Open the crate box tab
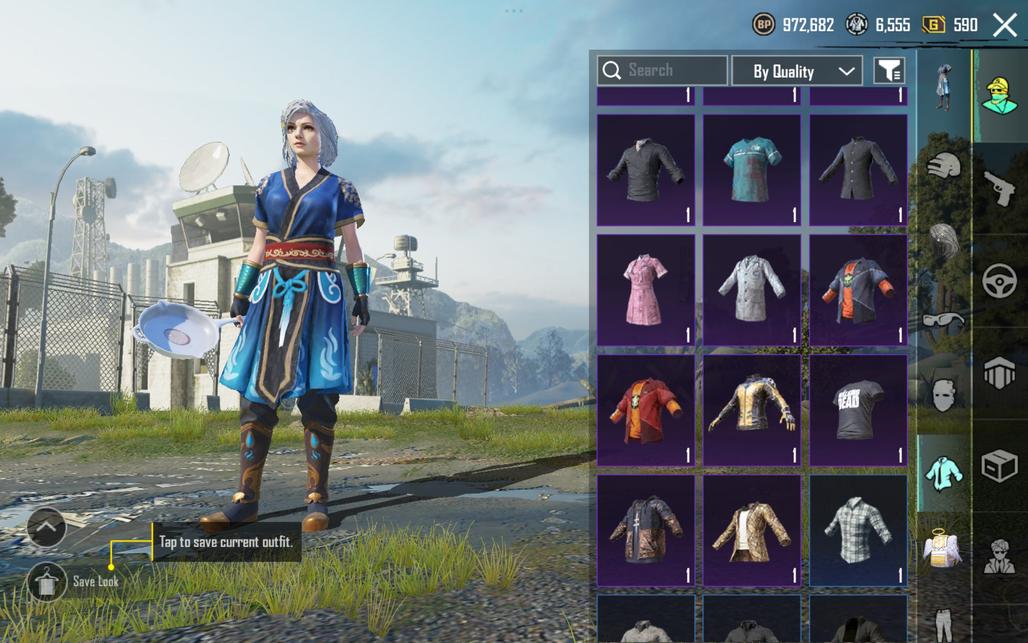 (999, 467)
